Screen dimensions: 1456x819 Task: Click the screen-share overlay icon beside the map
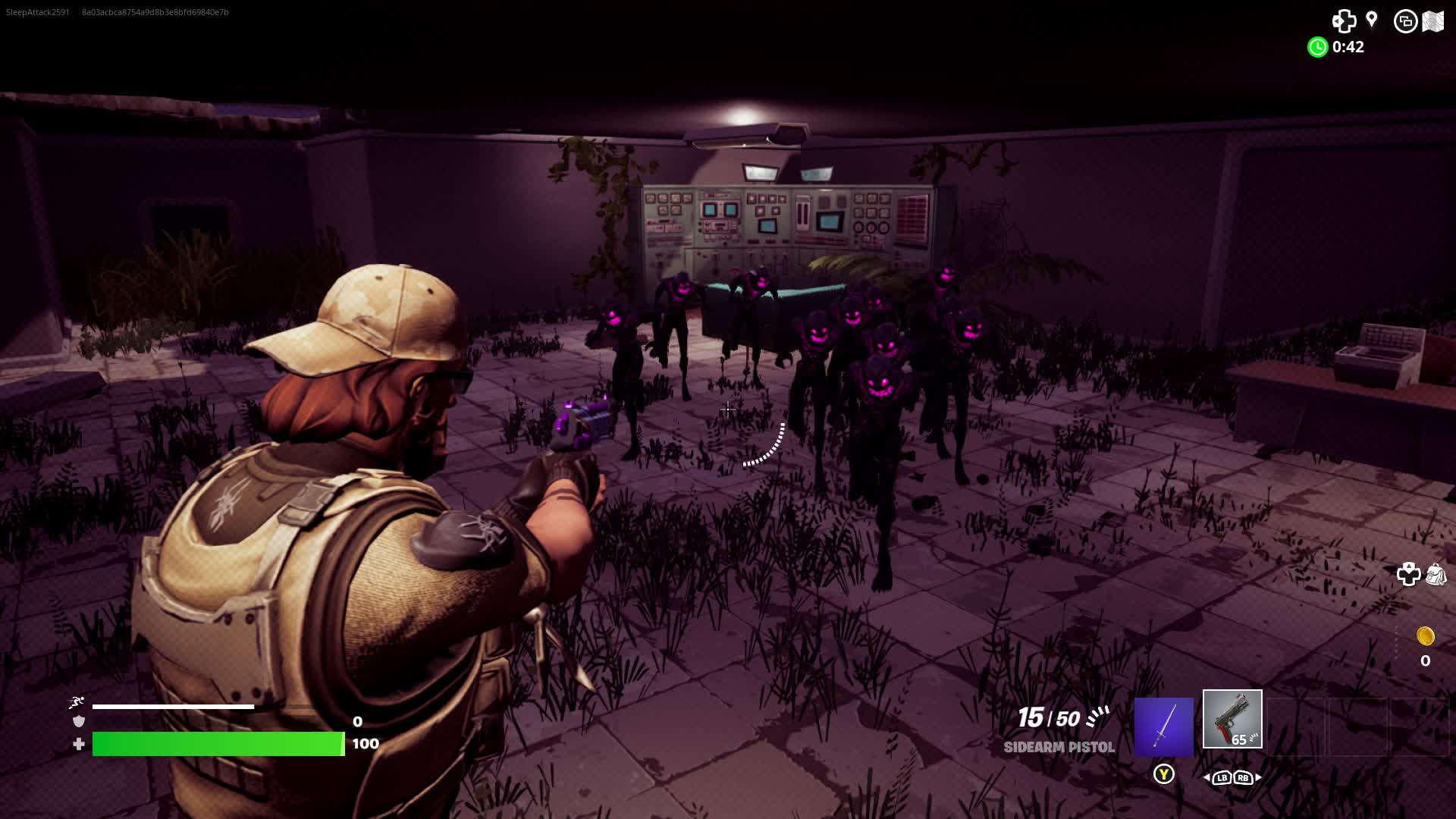pyautogui.click(x=1407, y=21)
